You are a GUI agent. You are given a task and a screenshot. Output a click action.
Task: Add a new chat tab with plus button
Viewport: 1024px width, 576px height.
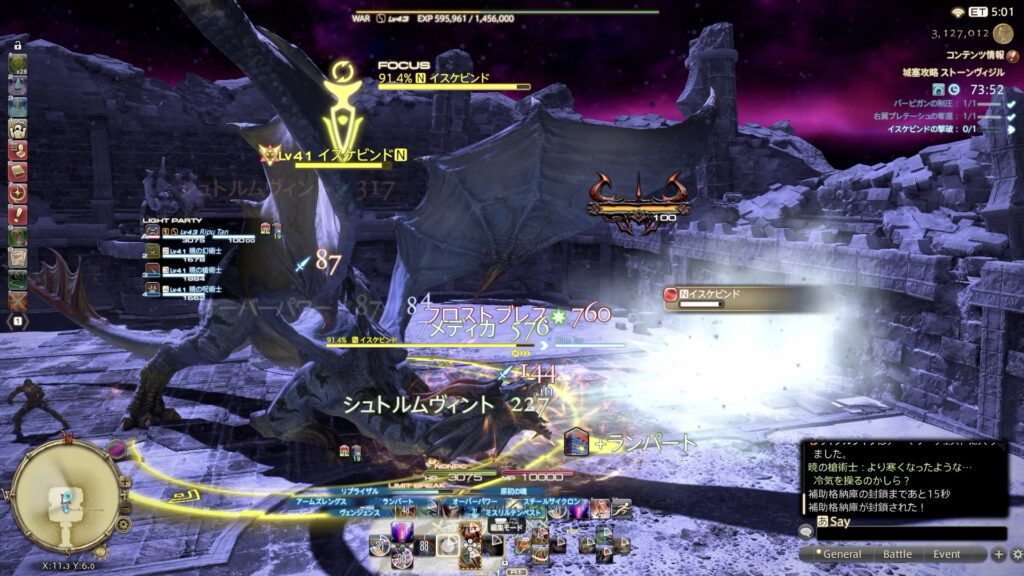tap(998, 554)
